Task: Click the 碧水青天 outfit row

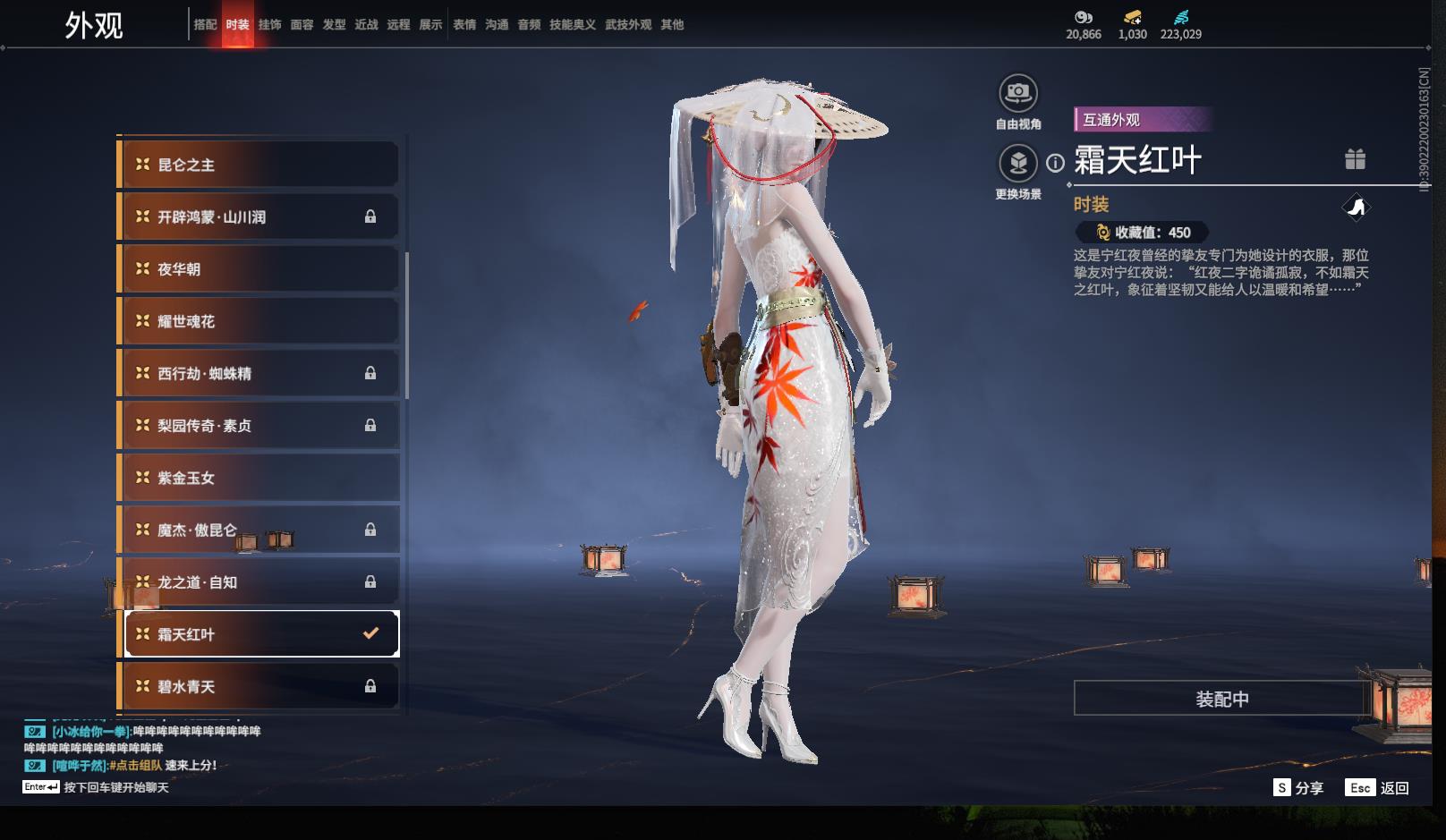Action: click(x=259, y=686)
